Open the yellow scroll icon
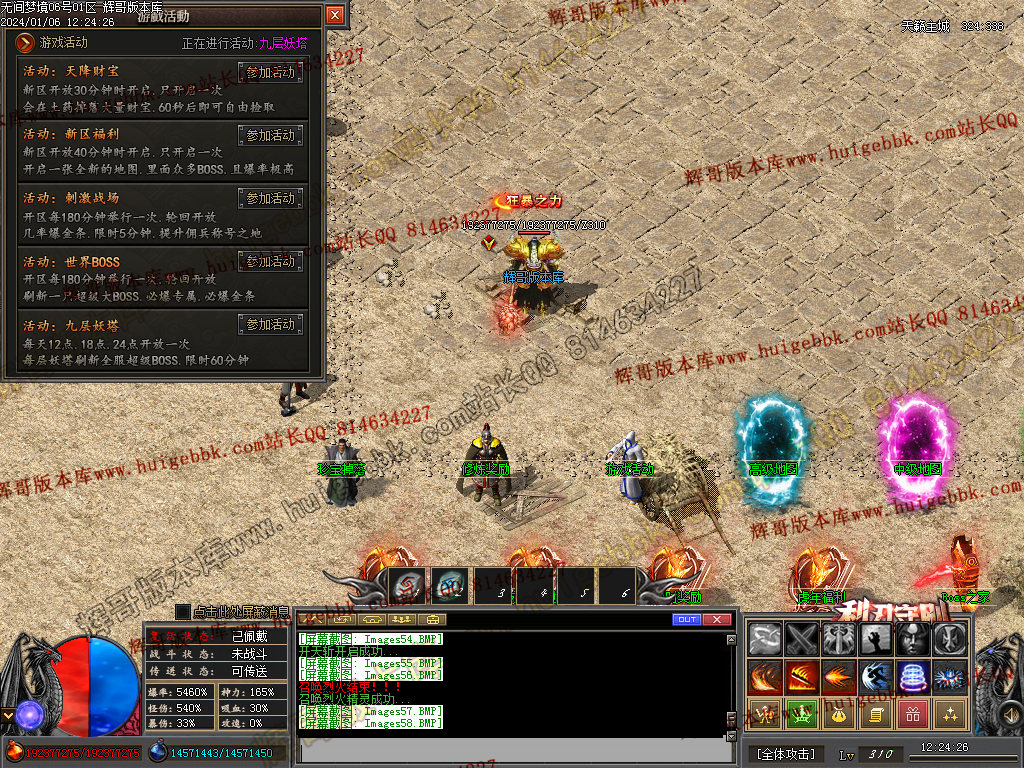 [875, 714]
